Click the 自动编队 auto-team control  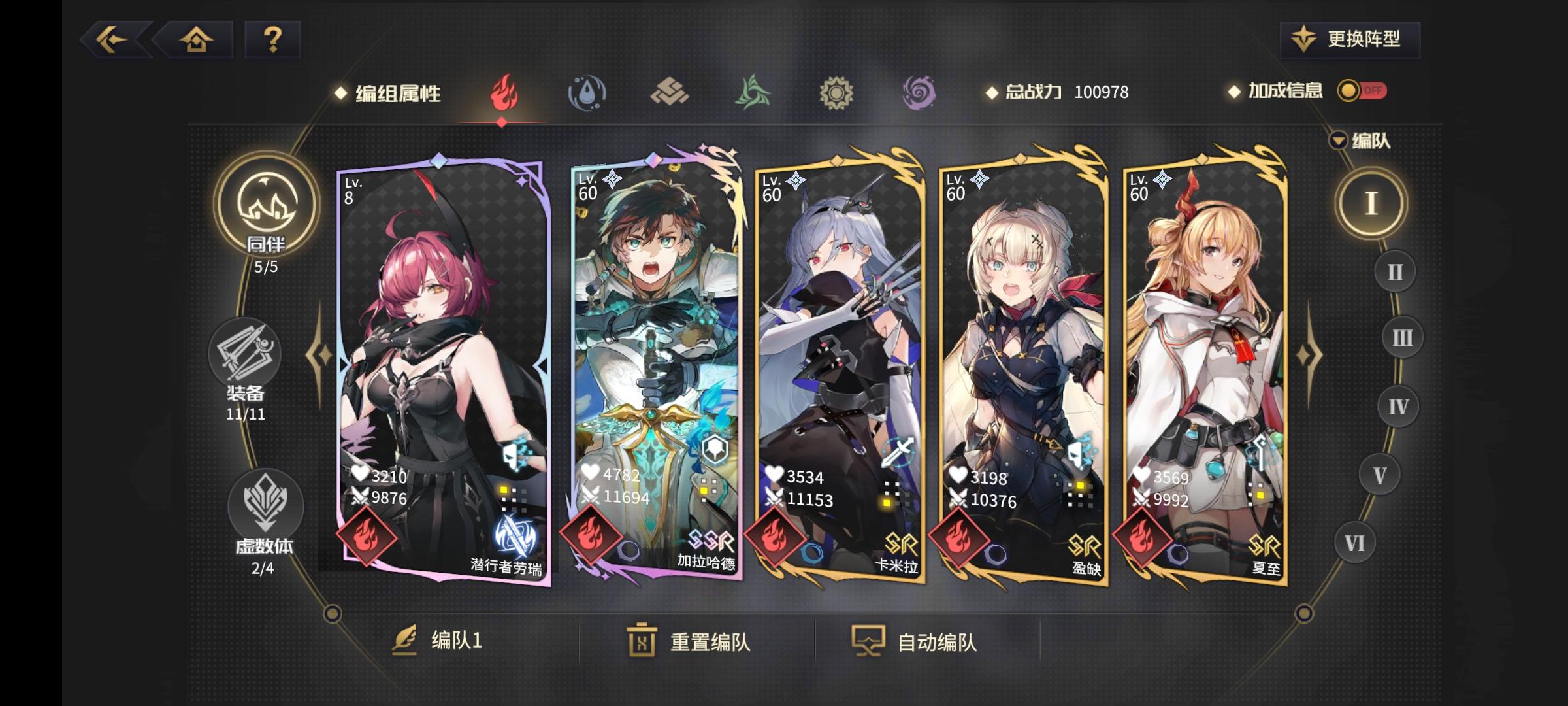point(936,643)
